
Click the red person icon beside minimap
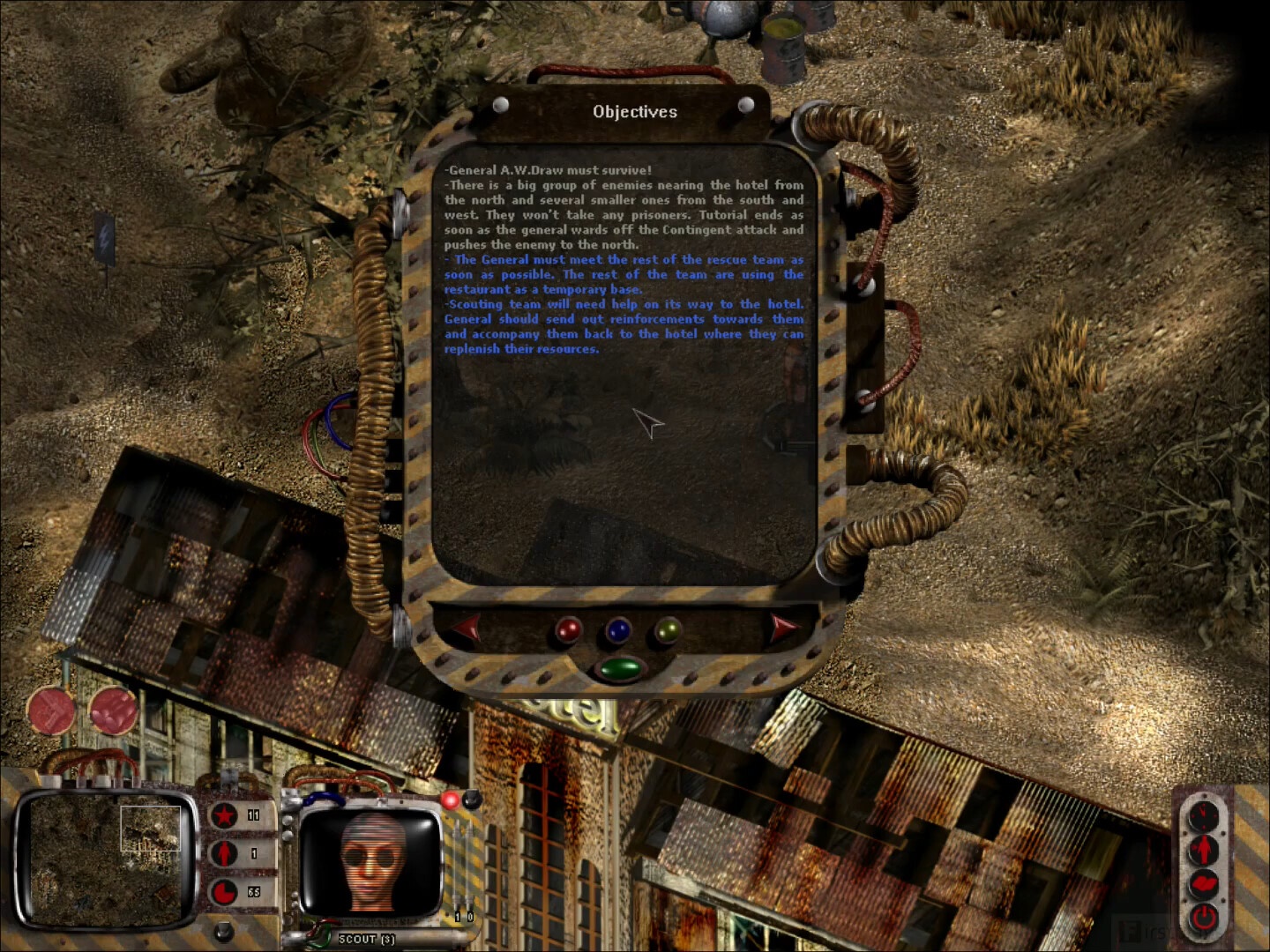[x=225, y=853]
